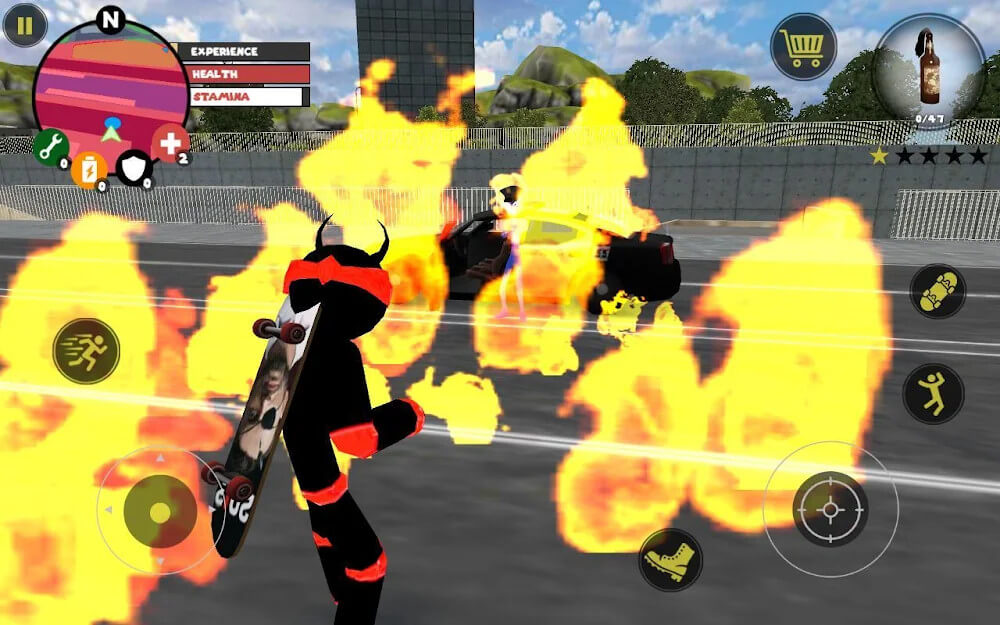Viewport: 1000px width, 625px height.
Task: Pause the game with the pause button
Action: click(25, 25)
